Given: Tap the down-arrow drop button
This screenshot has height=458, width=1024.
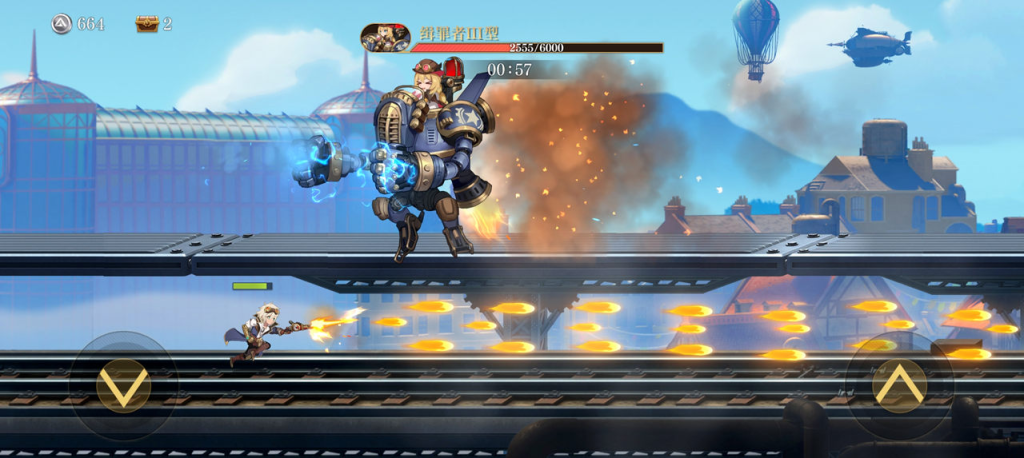Looking at the screenshot, I should [123, 386].
